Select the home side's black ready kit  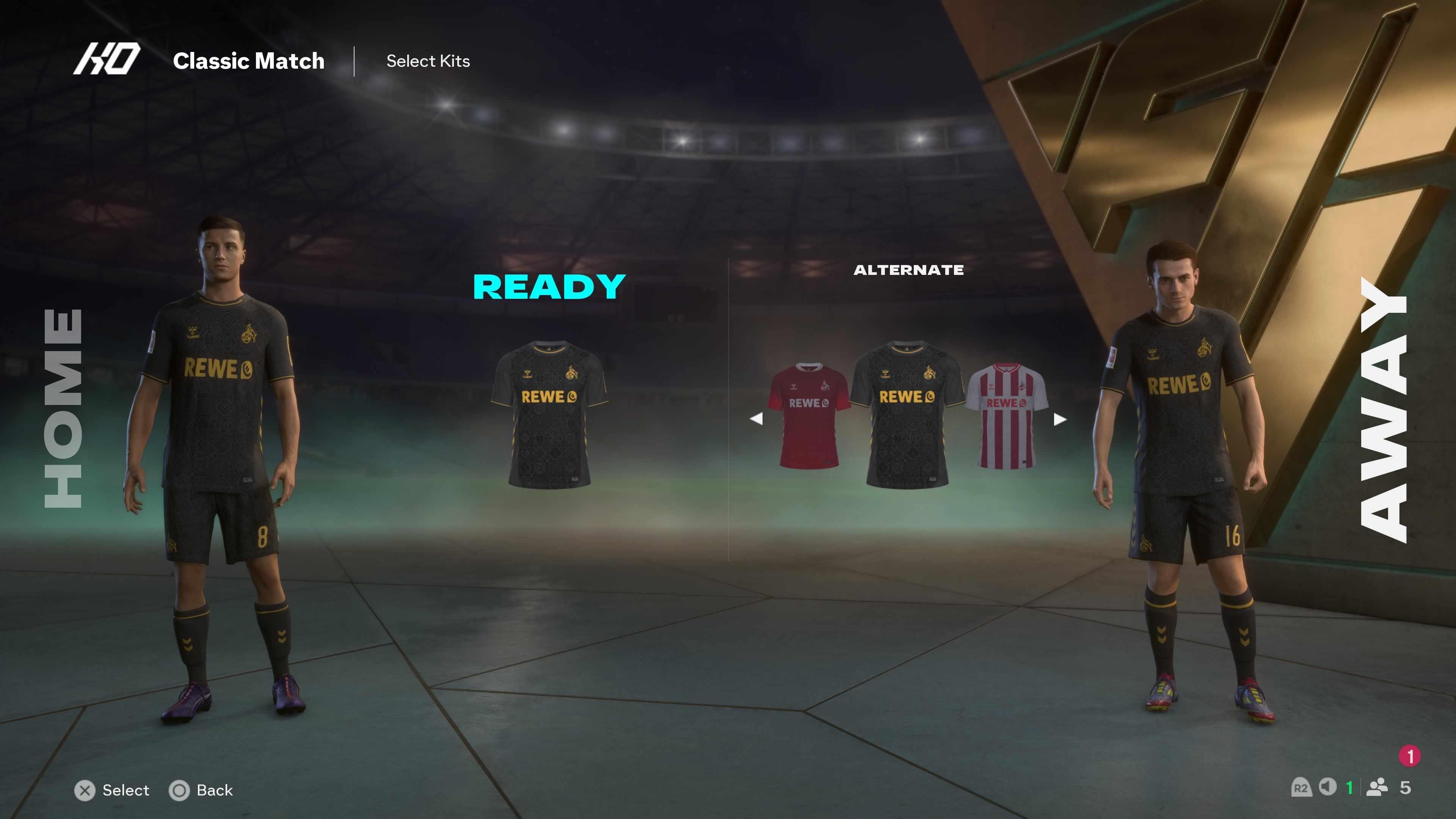[549, 414]
